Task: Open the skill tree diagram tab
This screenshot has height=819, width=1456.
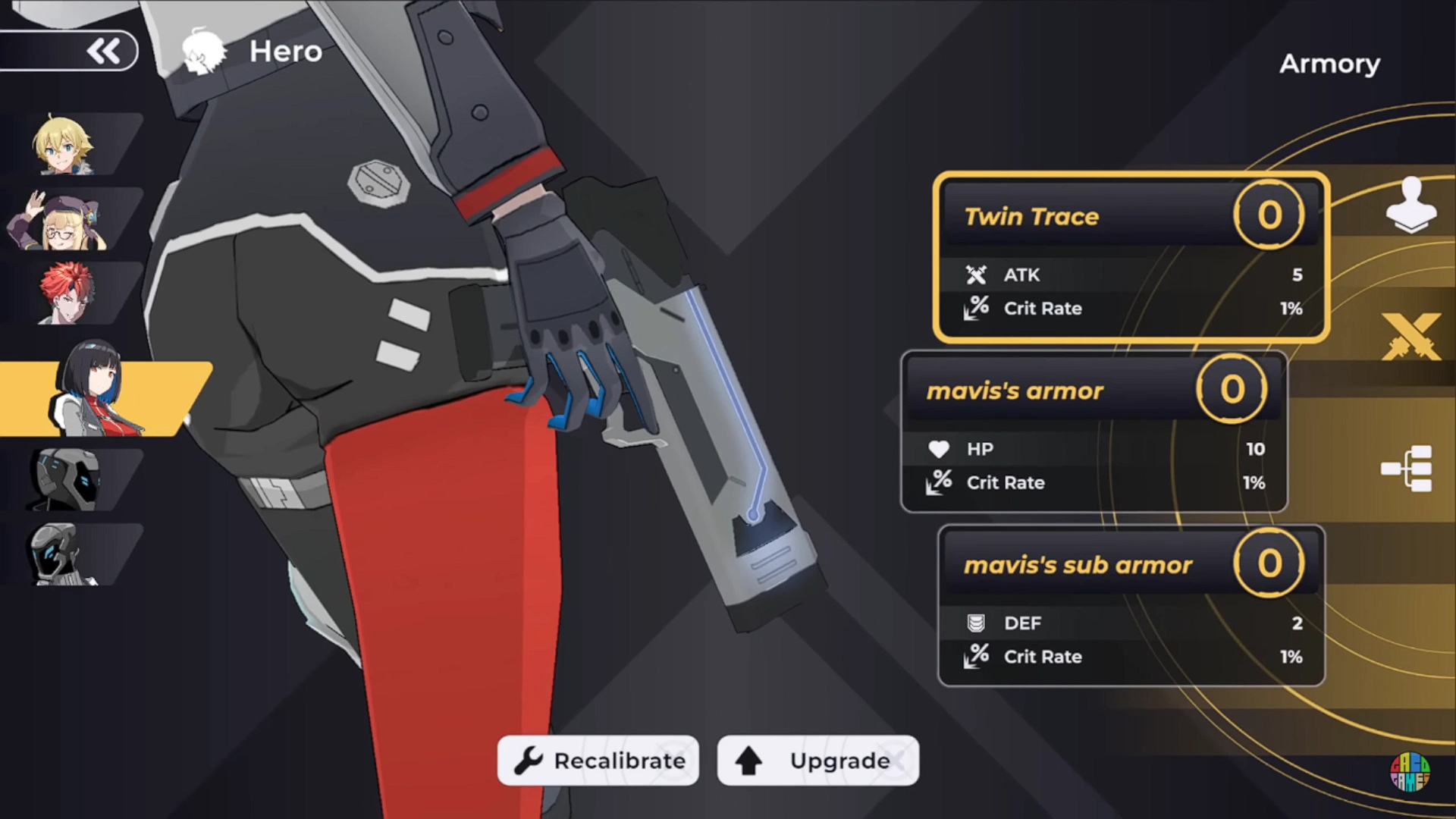Action: [x=1407, y=468]
